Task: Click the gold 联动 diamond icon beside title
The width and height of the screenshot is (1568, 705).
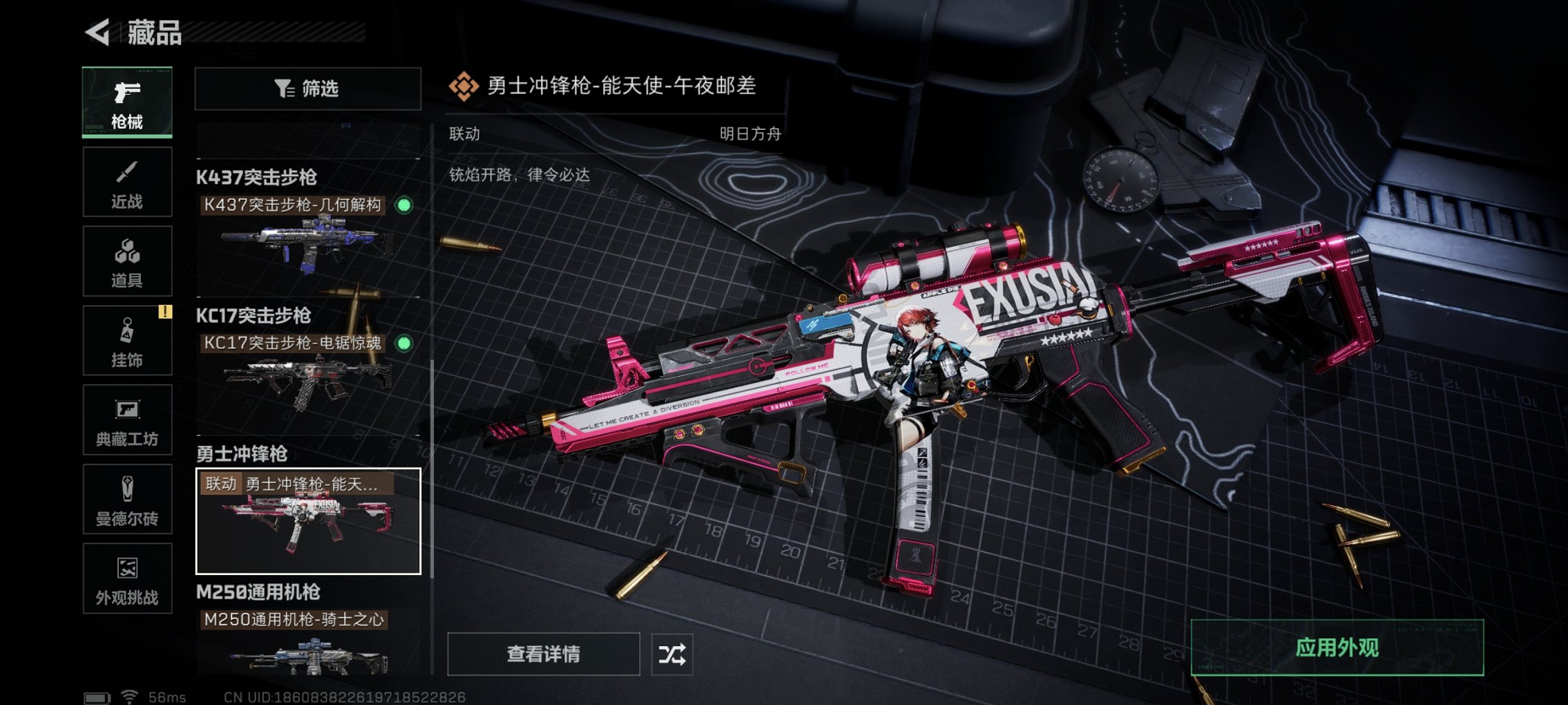Action: 466,86
